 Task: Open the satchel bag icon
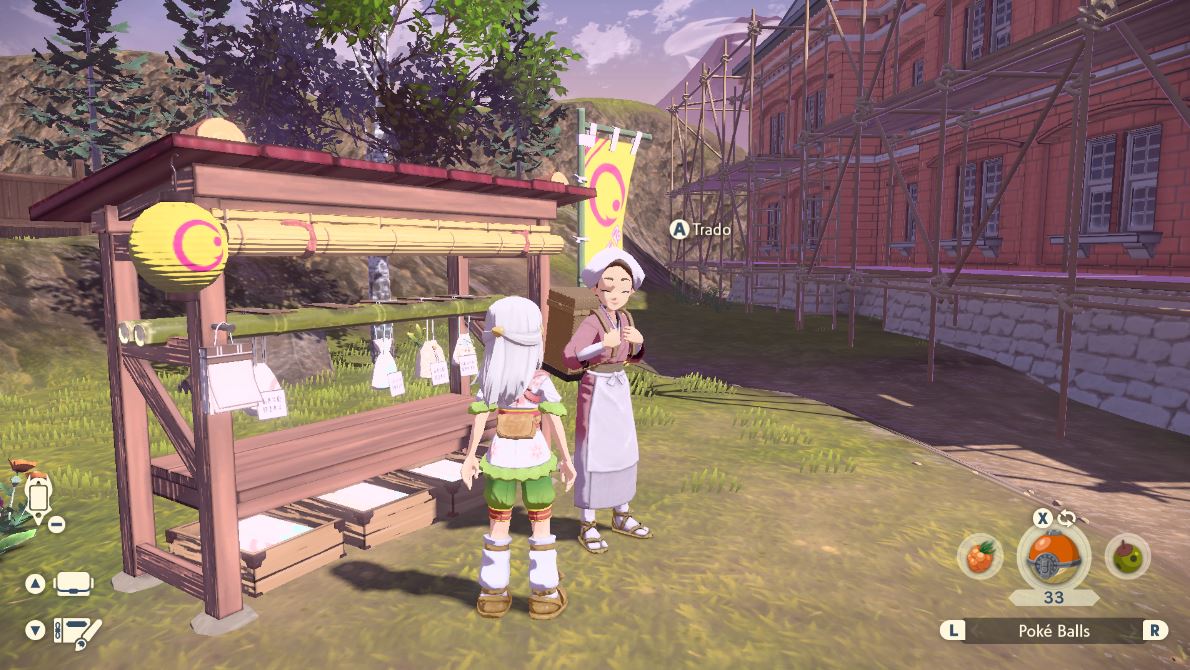pyautogui.click(x=73, y=584)
